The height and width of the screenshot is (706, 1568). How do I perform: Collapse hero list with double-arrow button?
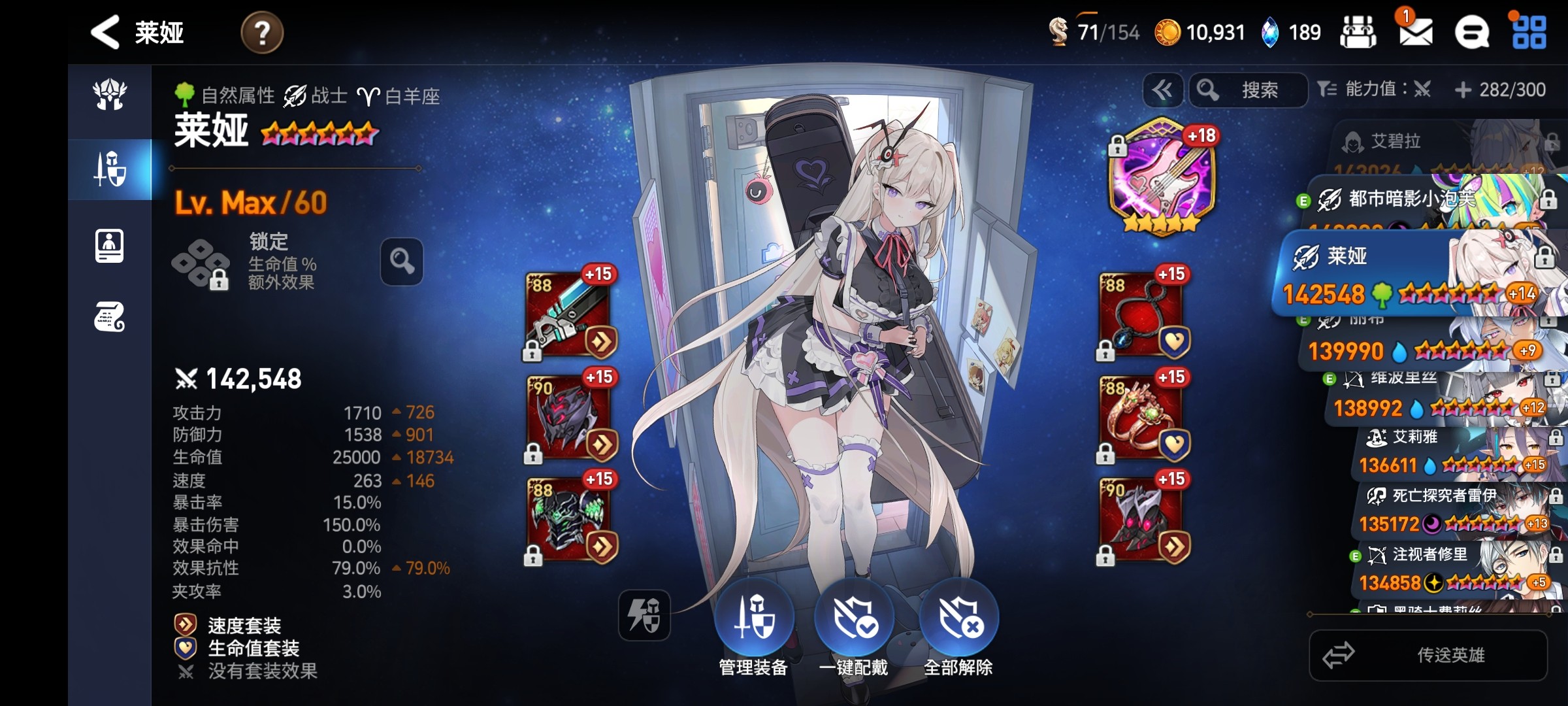(1162, 90)
